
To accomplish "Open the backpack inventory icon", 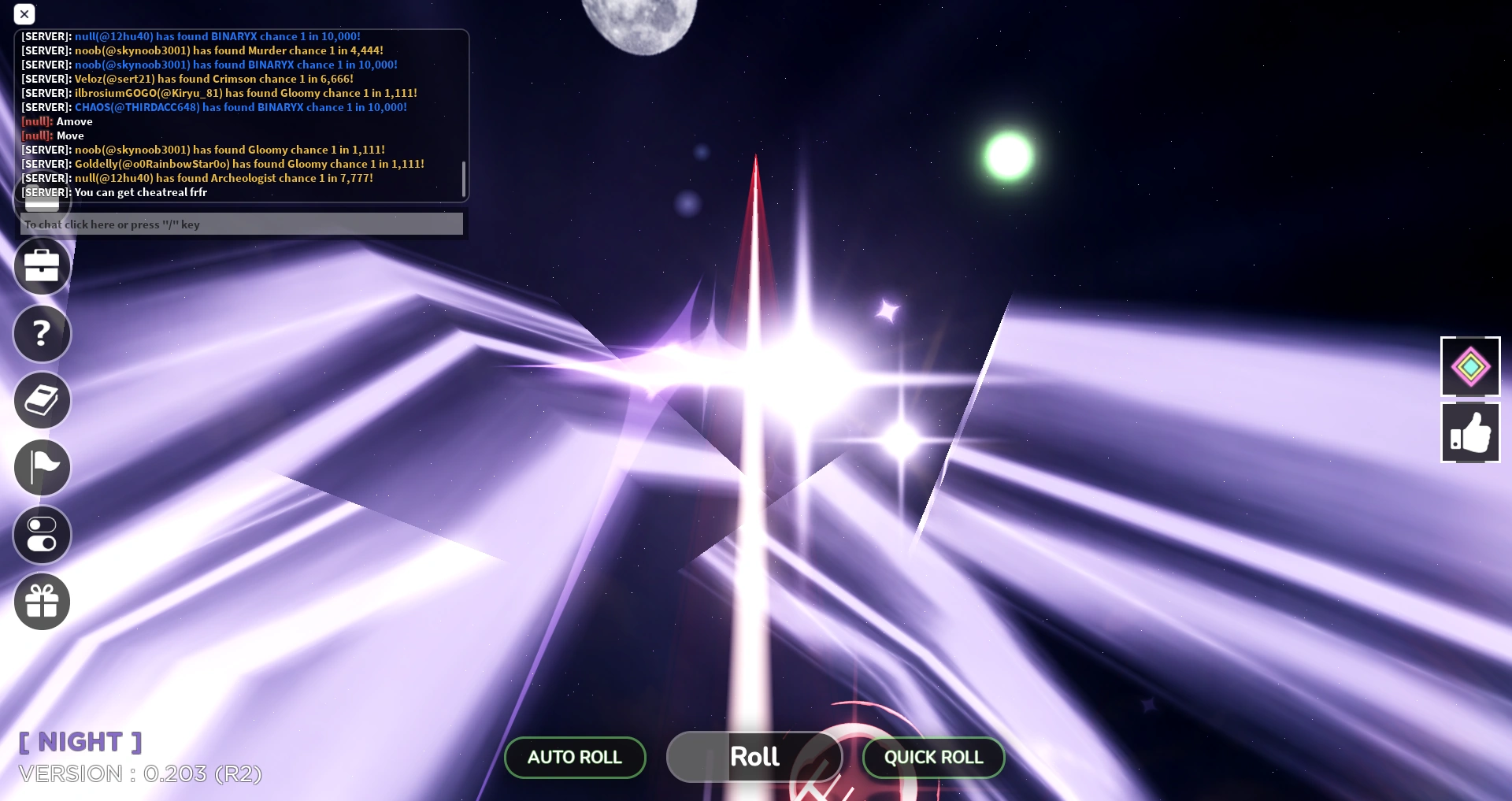I will pyautogui.click(x=42, y=266).
